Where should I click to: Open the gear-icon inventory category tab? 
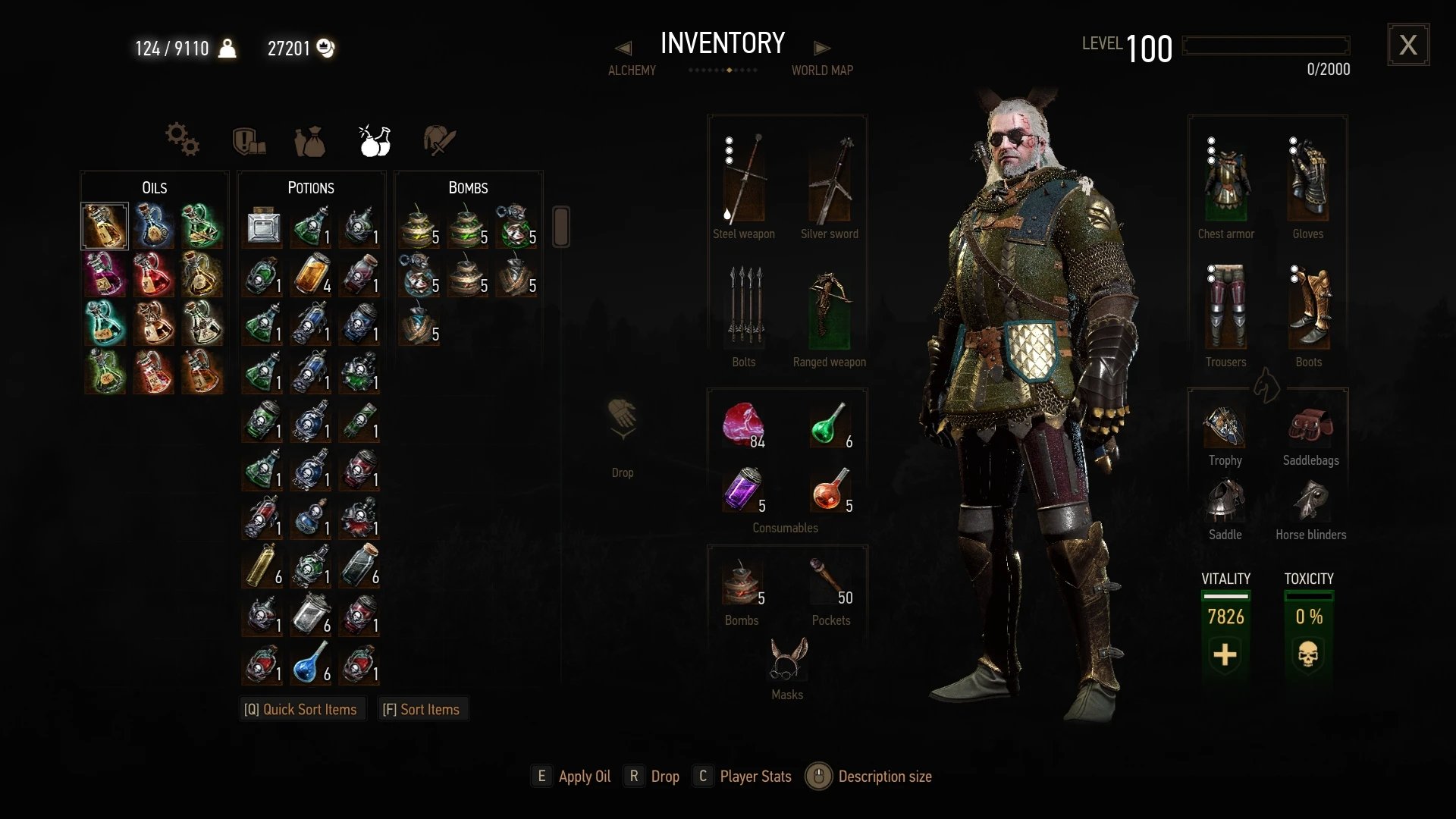182,140
